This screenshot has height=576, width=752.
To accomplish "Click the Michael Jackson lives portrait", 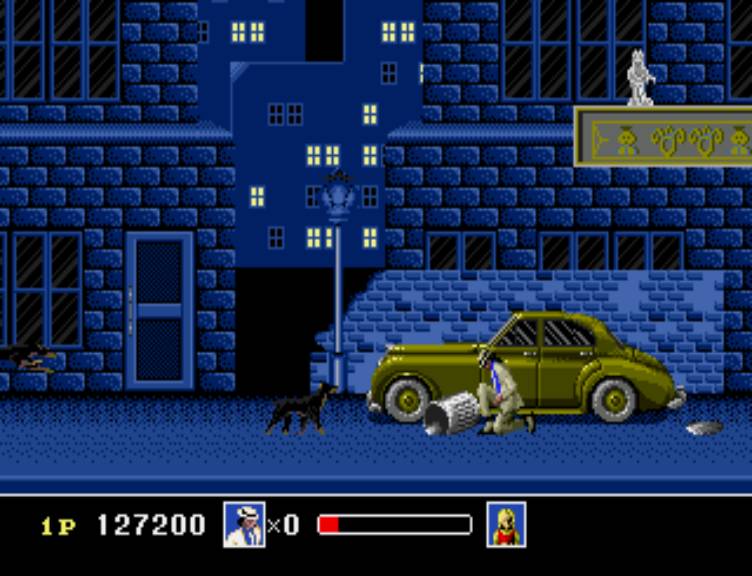I will click(244, 524).
